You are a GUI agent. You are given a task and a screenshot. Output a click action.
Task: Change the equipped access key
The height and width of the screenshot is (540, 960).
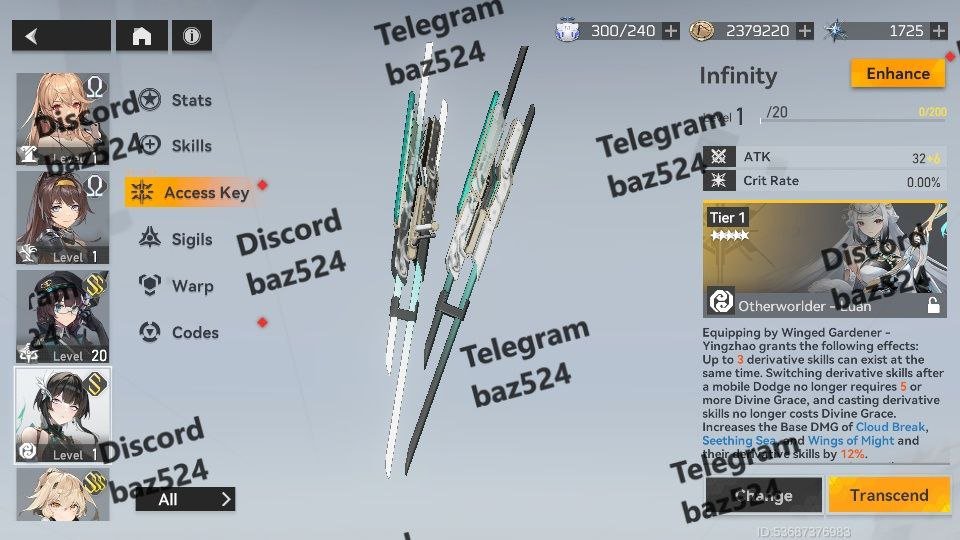coord(763,495)
